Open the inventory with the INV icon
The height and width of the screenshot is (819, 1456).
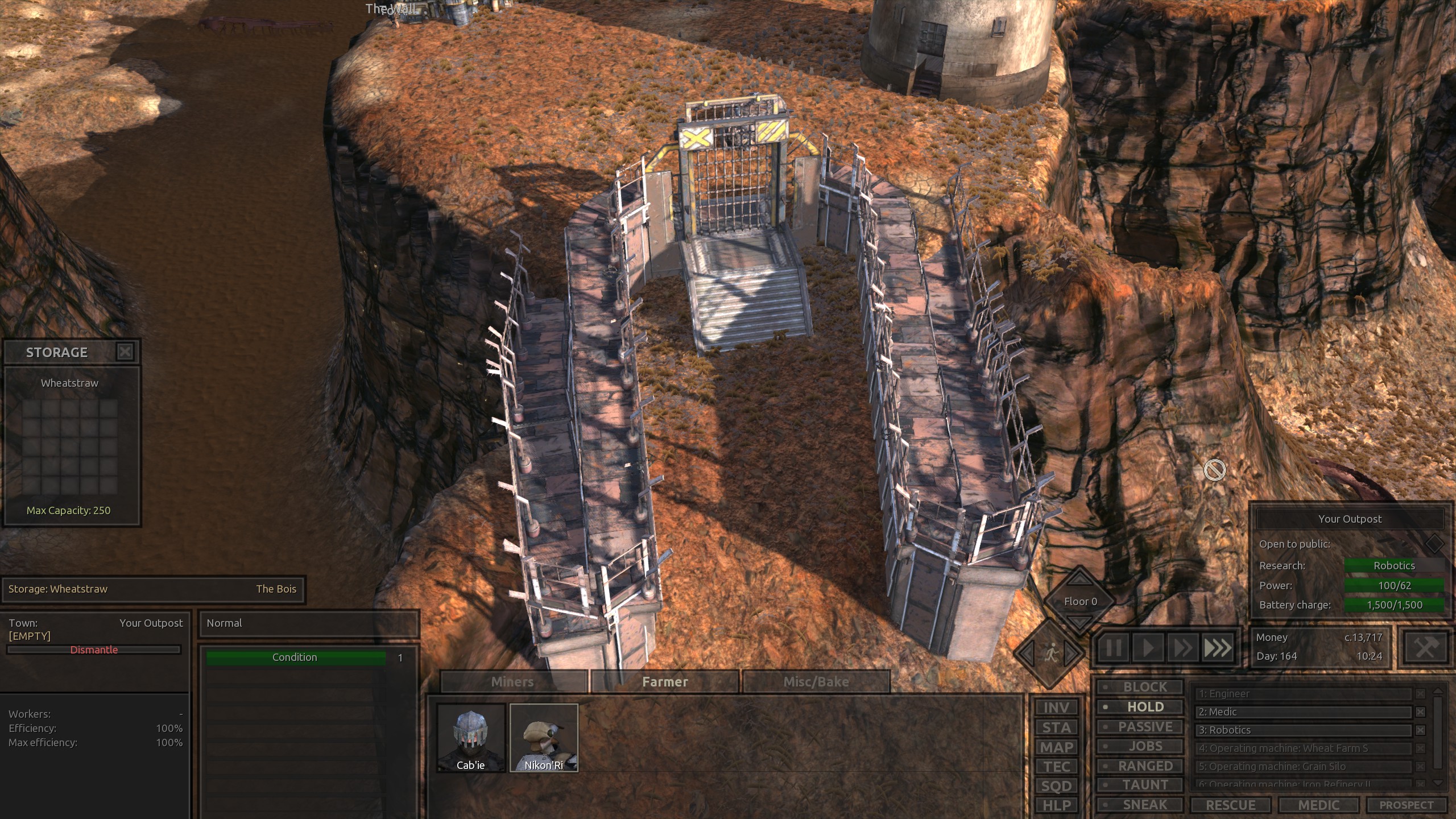point(1056,707)
